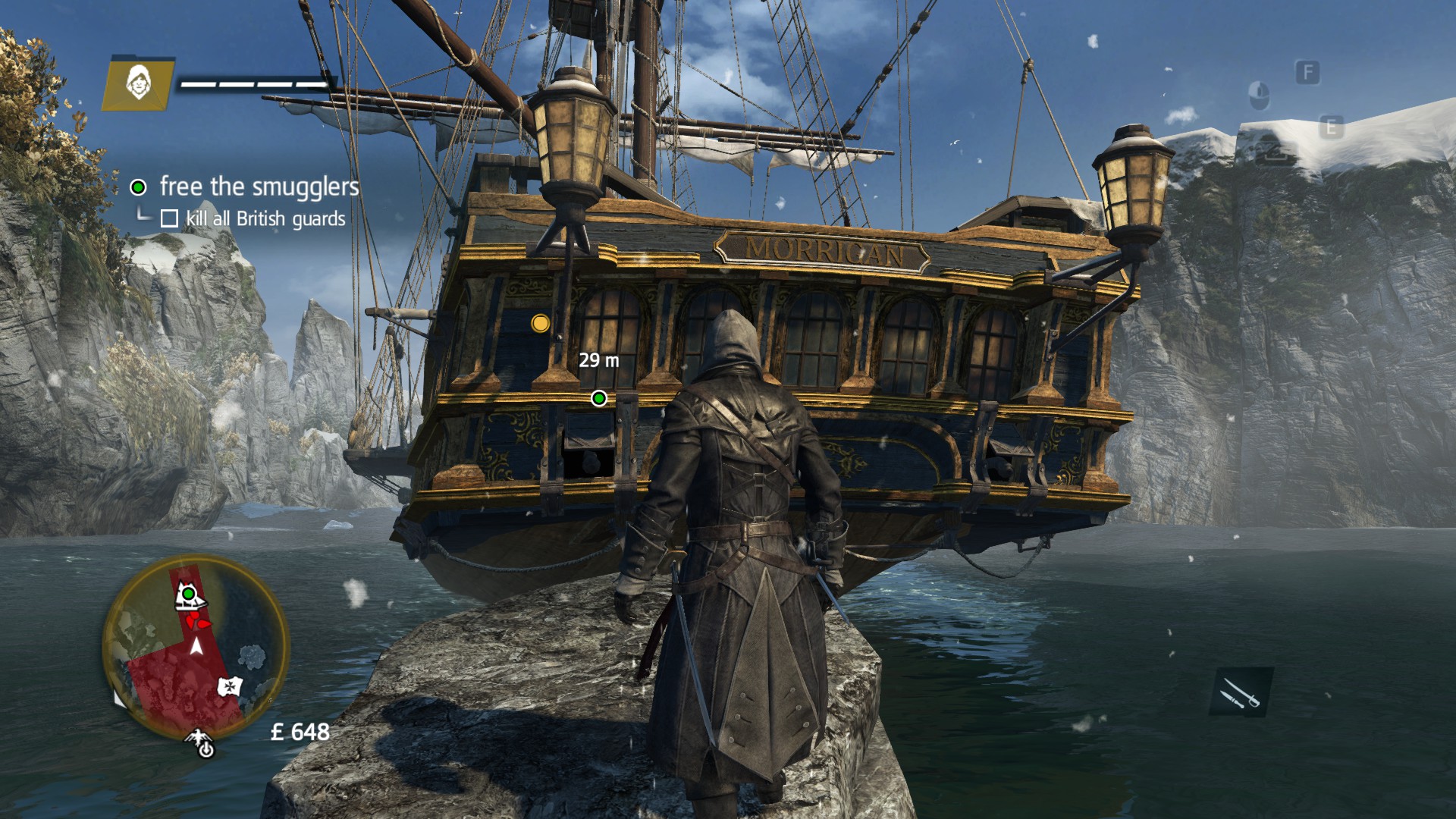Click the green objective waypoint marker
Image resolution: width=1456 pixels, height=819 pixels.
coord(599,398)
